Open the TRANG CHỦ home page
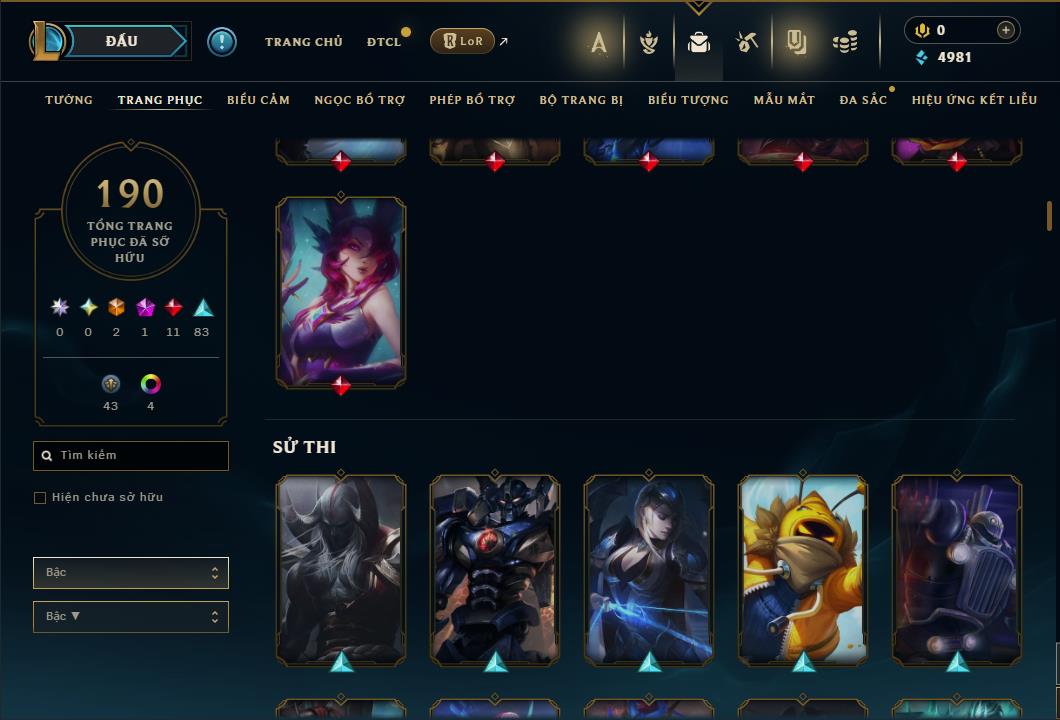The image size is (1060, 720). [x=303, y=42]
